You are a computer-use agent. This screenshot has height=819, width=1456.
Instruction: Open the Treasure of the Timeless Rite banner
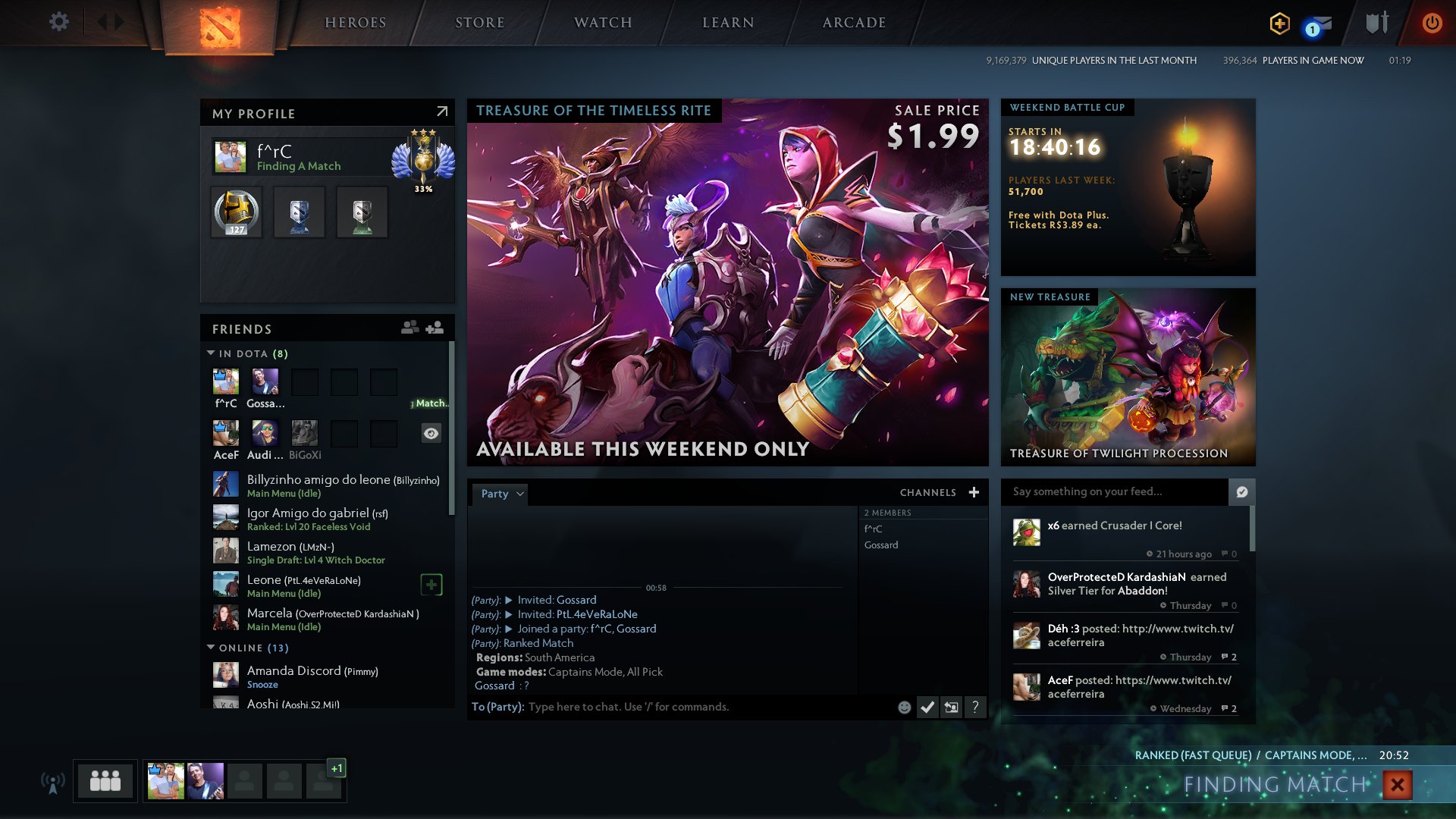point(727,282)
